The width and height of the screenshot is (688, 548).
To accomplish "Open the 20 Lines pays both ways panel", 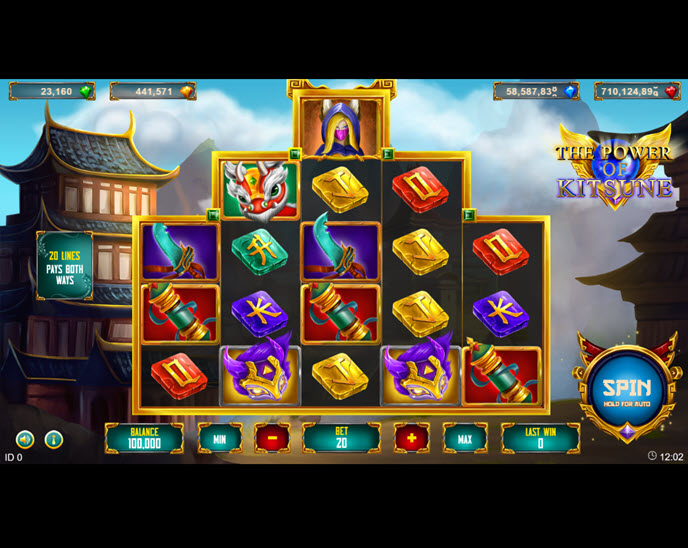I will (x=65, y=266).
